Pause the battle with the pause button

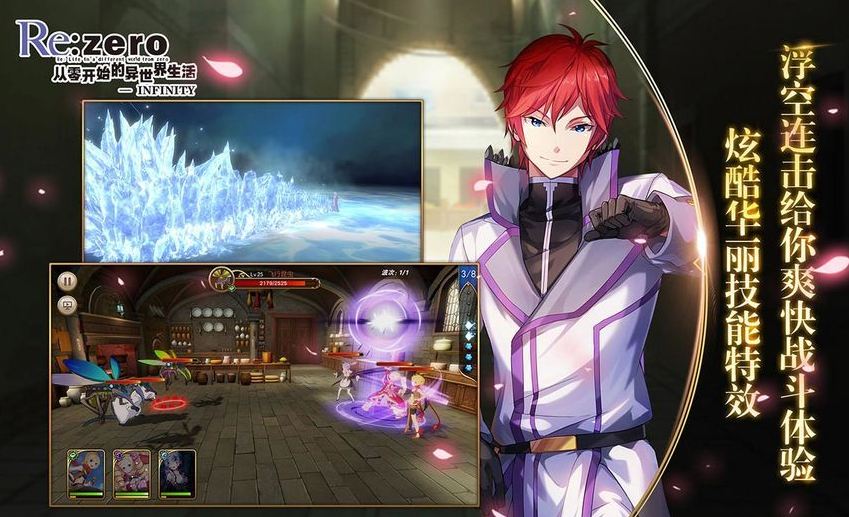pyautogui.click(x=67, y=281)
